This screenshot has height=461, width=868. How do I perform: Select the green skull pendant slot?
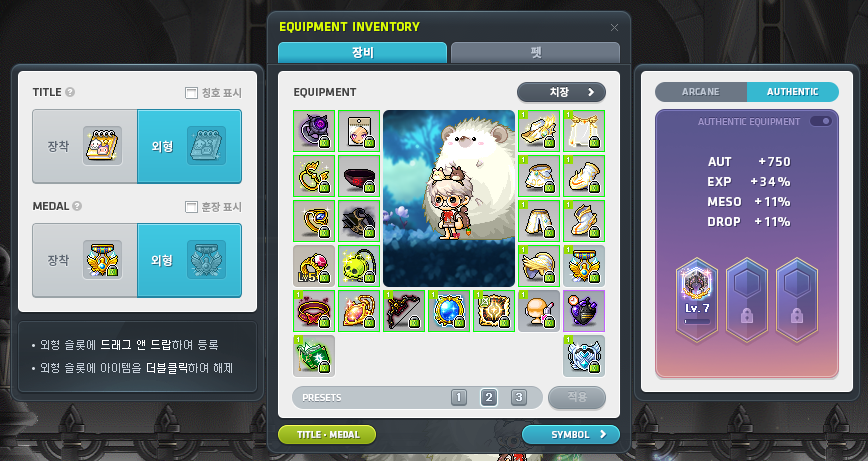click(x=358, y=265)
